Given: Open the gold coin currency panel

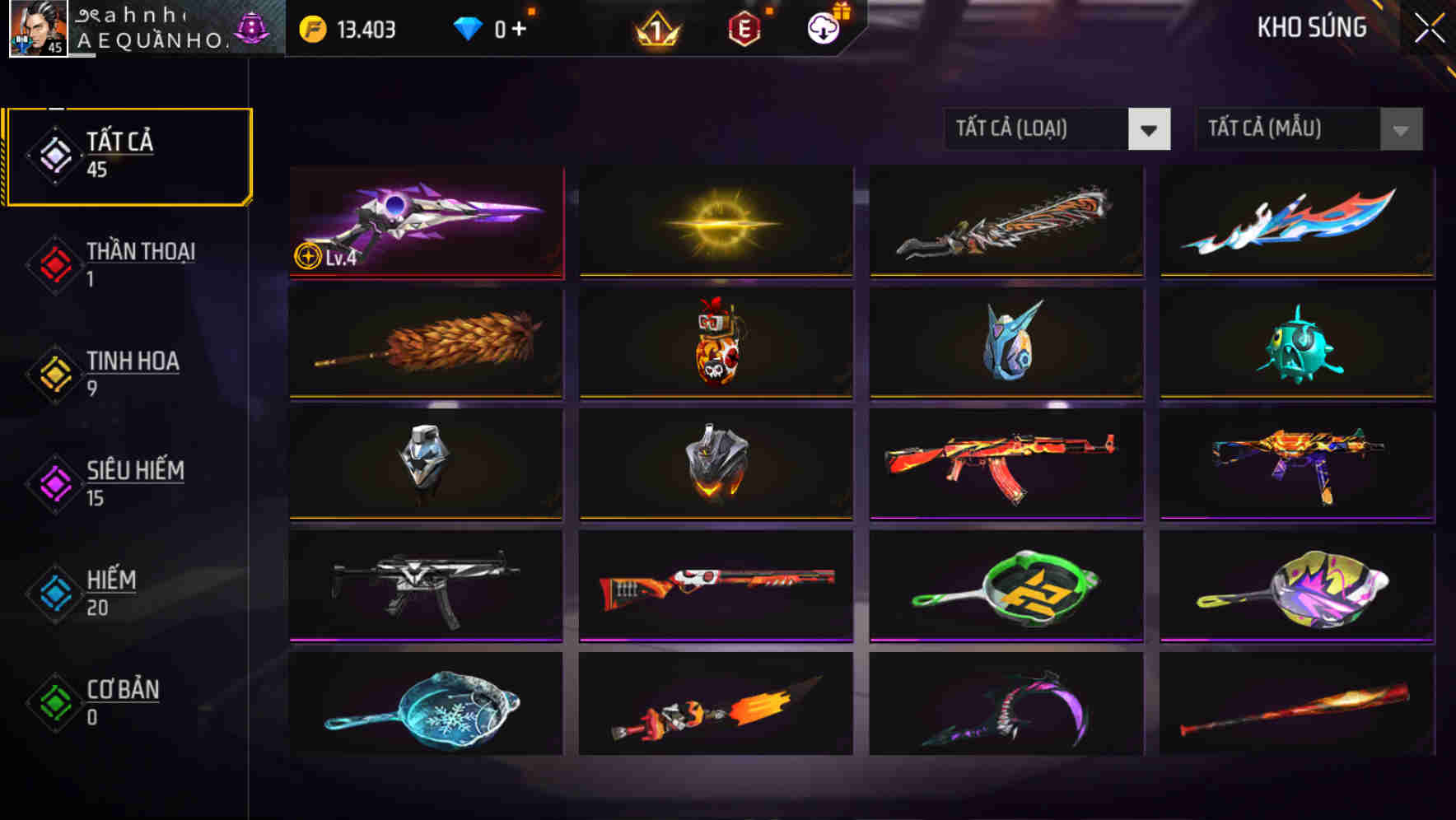Looking at the screenshot, I should coord(346,29).
